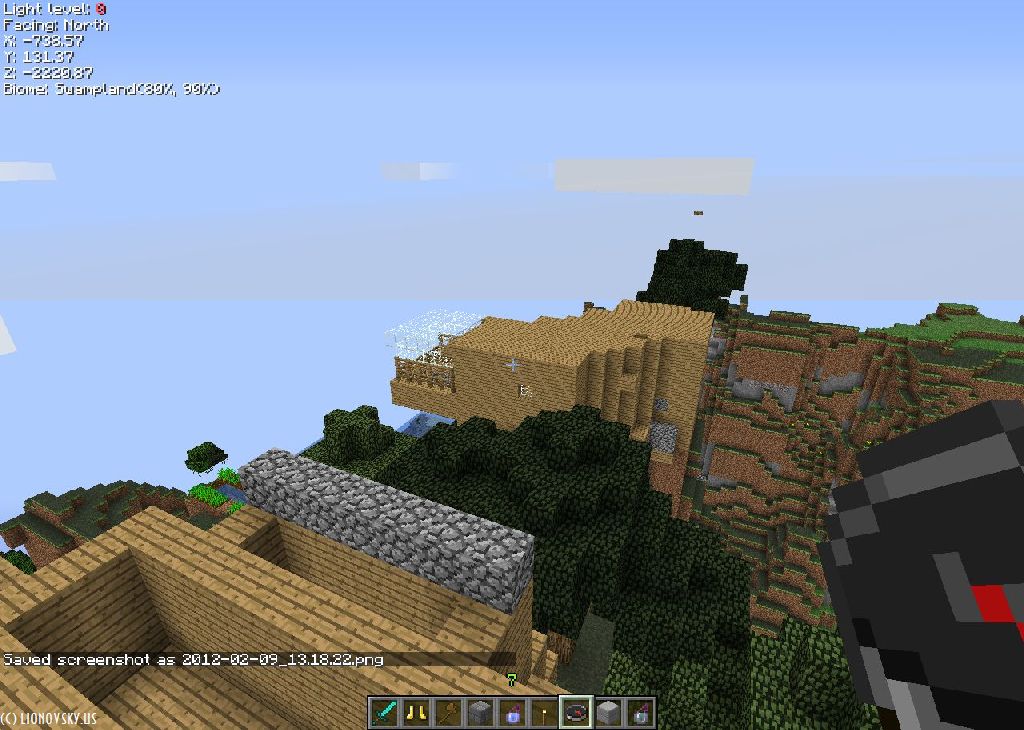Select the dark cobblestone block slot
The image size is (1024, 730).
pos(481,713)
